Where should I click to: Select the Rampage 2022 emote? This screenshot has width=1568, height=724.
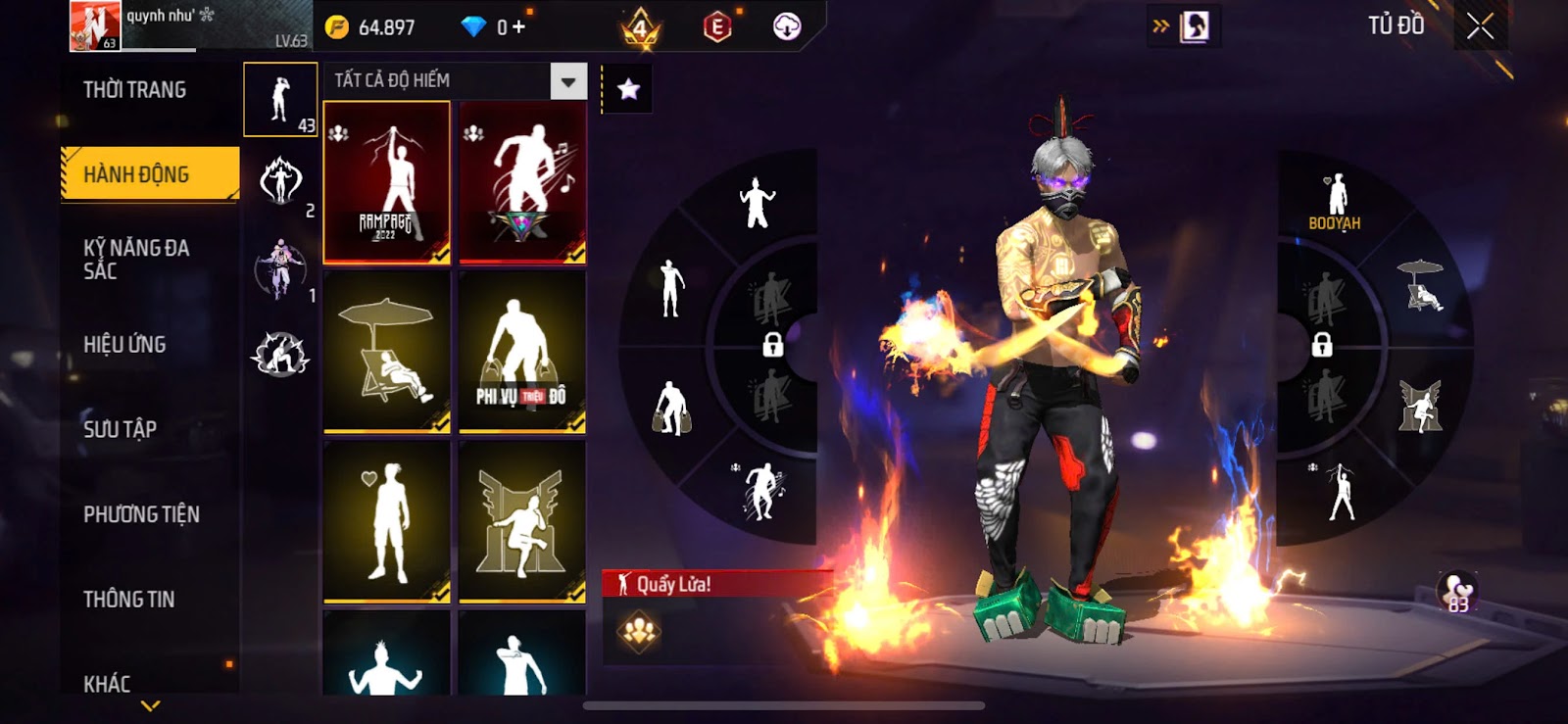coord(387,182)
